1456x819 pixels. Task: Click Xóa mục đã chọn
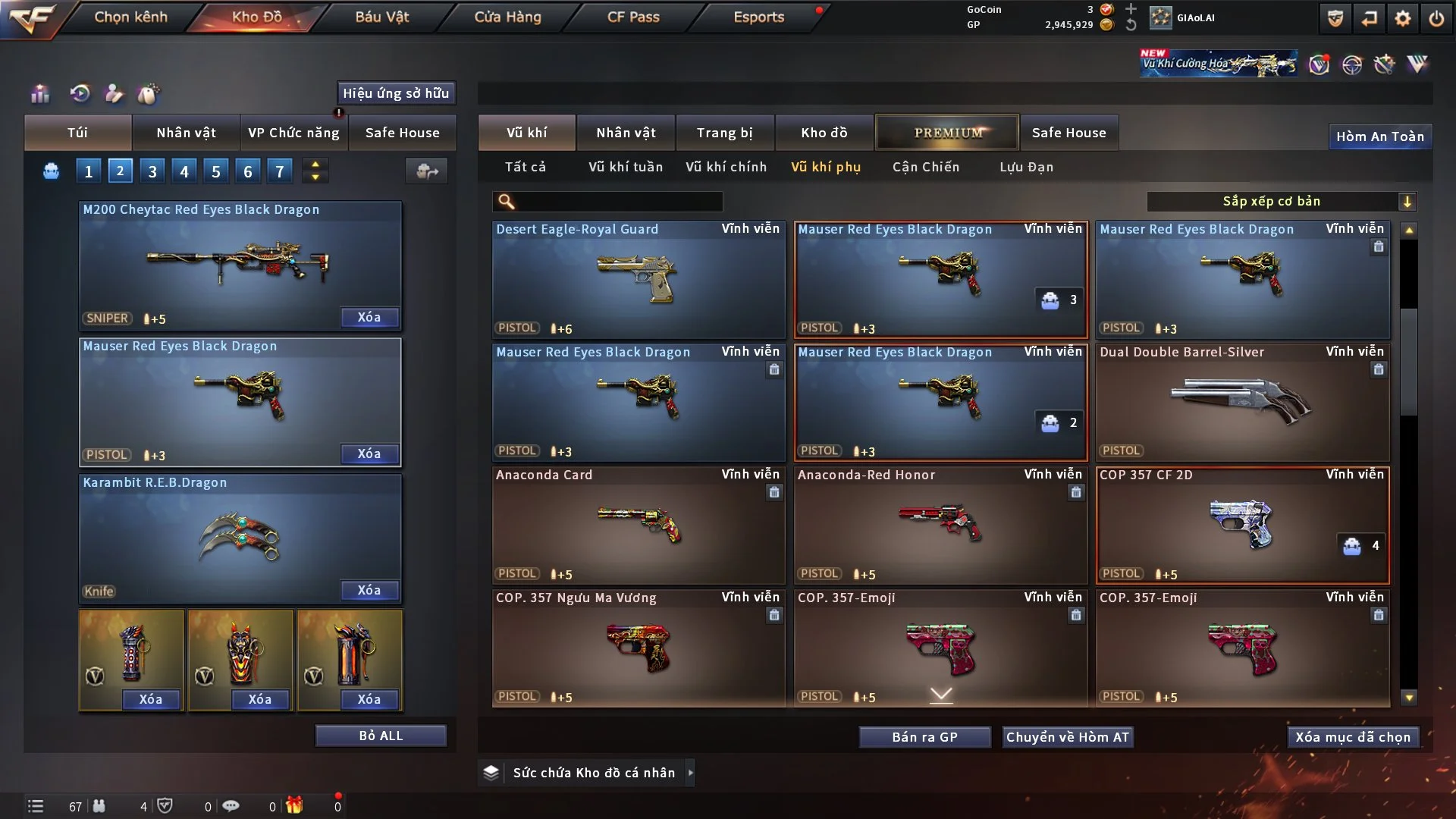coord(1353,737)
